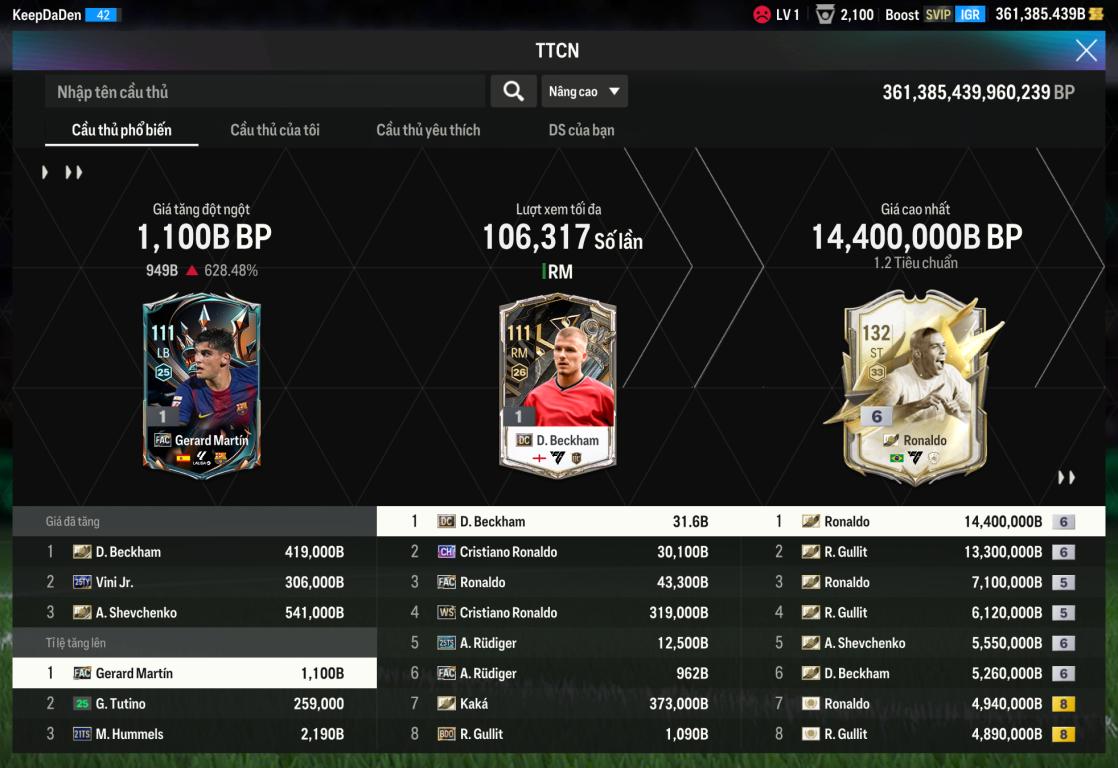The width and height of the screenshot is (1118, 768).
Task: Select the Gerard Martín player card
Action: tap(201, 385)
